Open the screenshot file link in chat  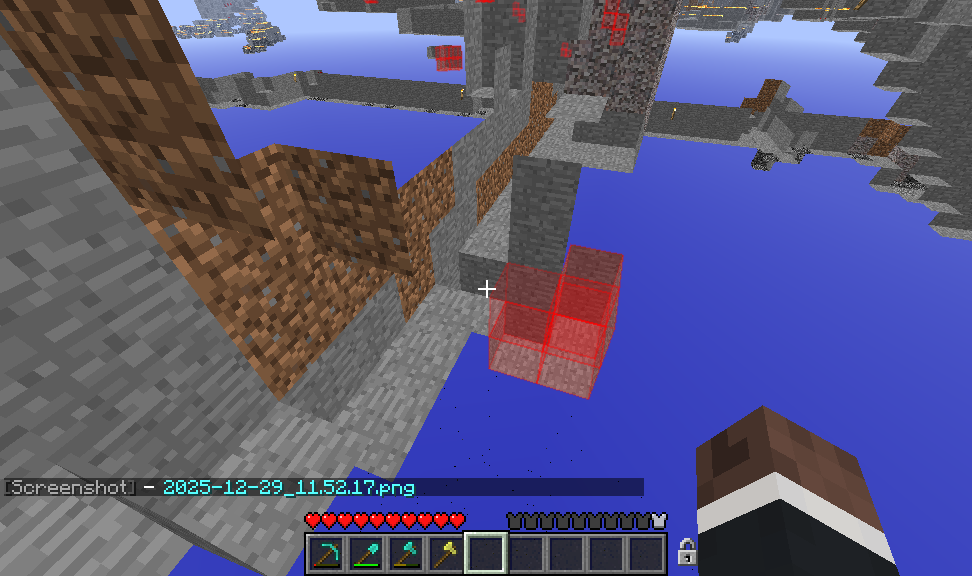tap(288, 488)
